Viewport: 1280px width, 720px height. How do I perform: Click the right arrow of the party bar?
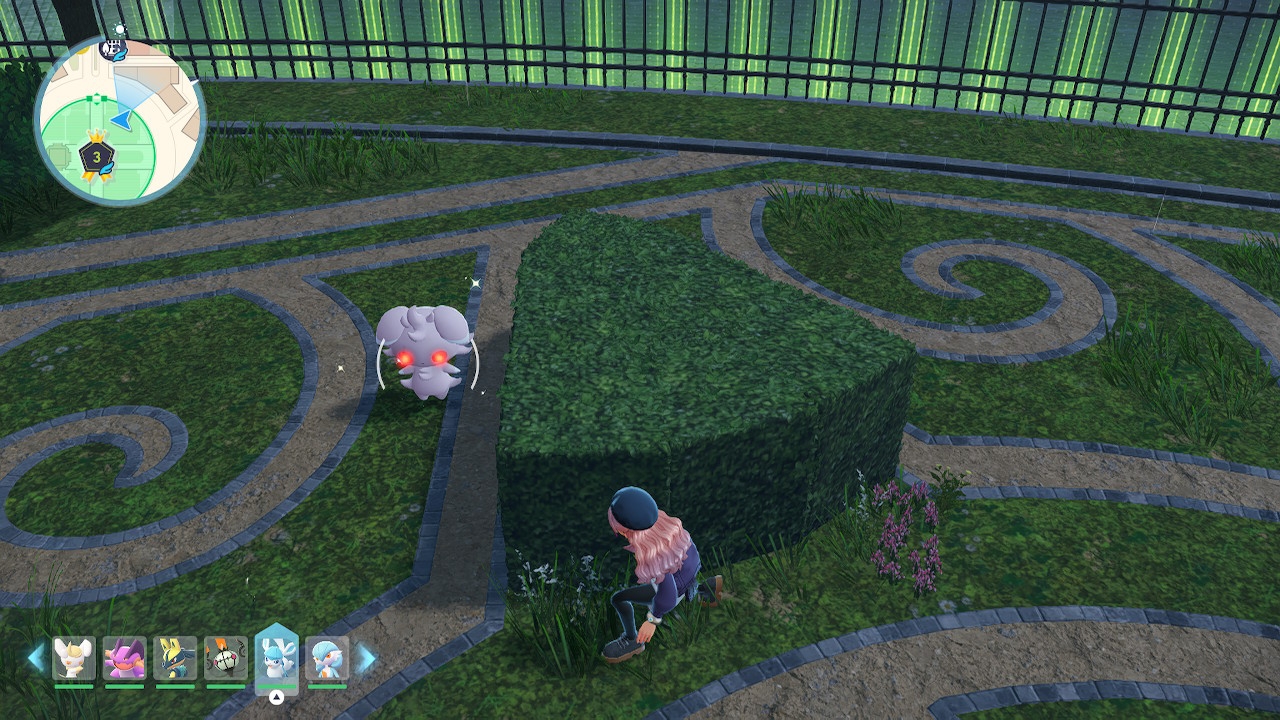(366, 658)
